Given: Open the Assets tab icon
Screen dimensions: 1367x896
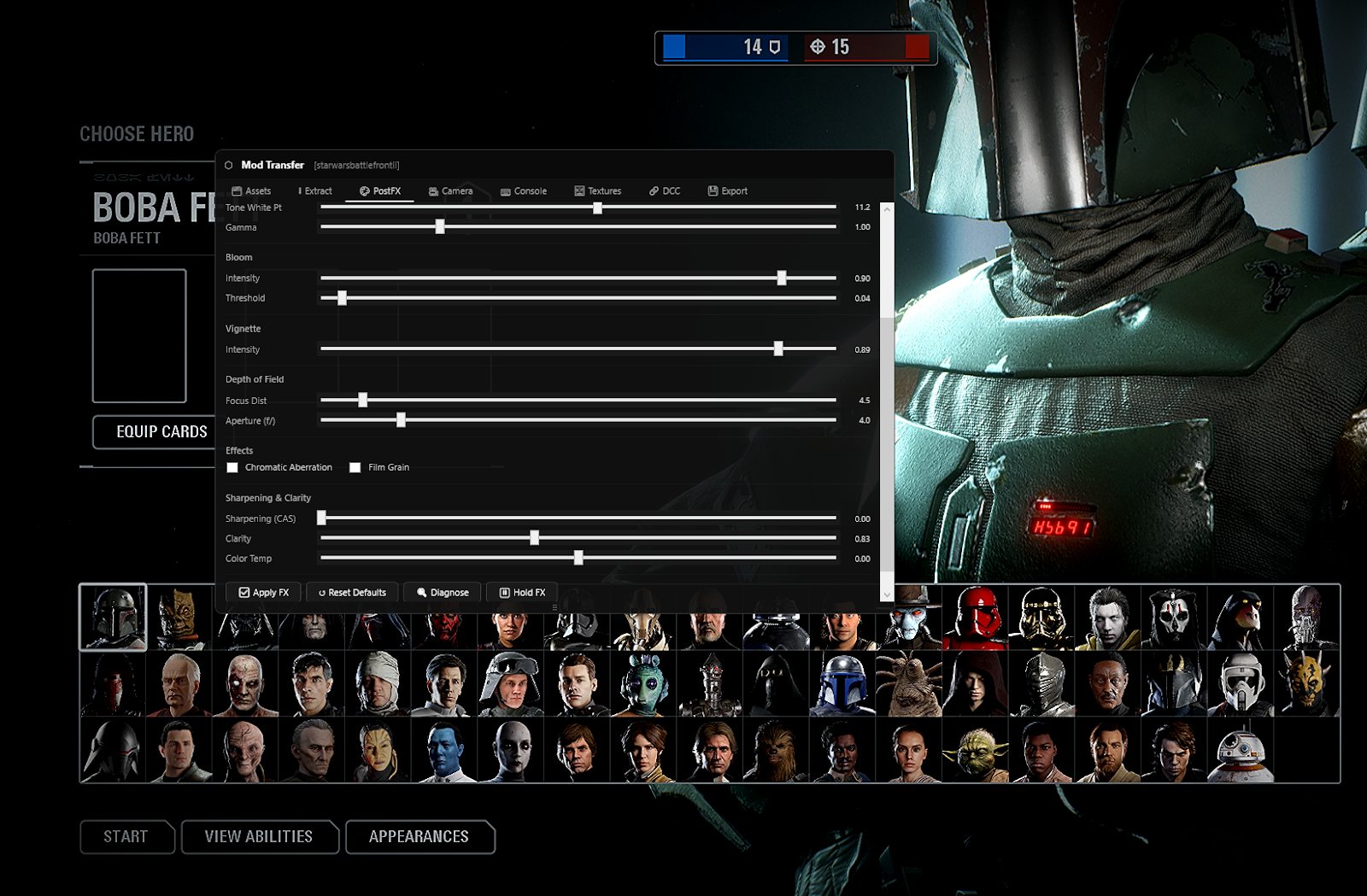Looking at the screenshot, I should [236, 191].
